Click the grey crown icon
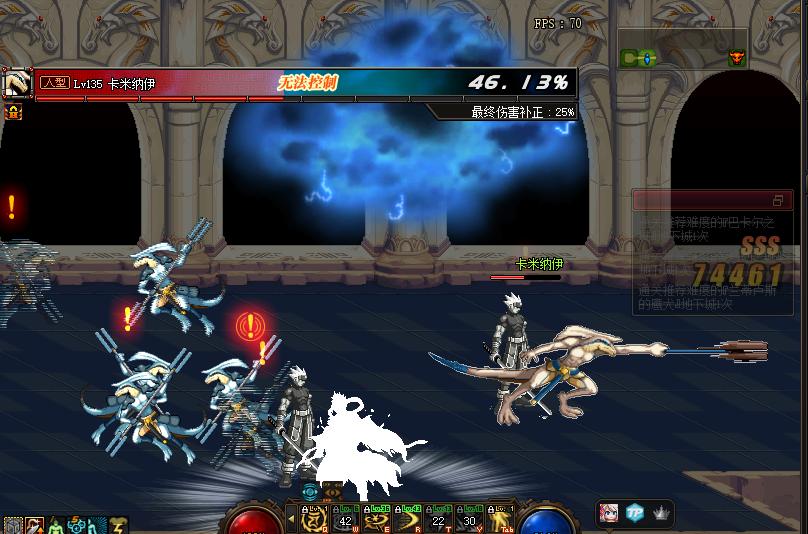 pos(660,513)
